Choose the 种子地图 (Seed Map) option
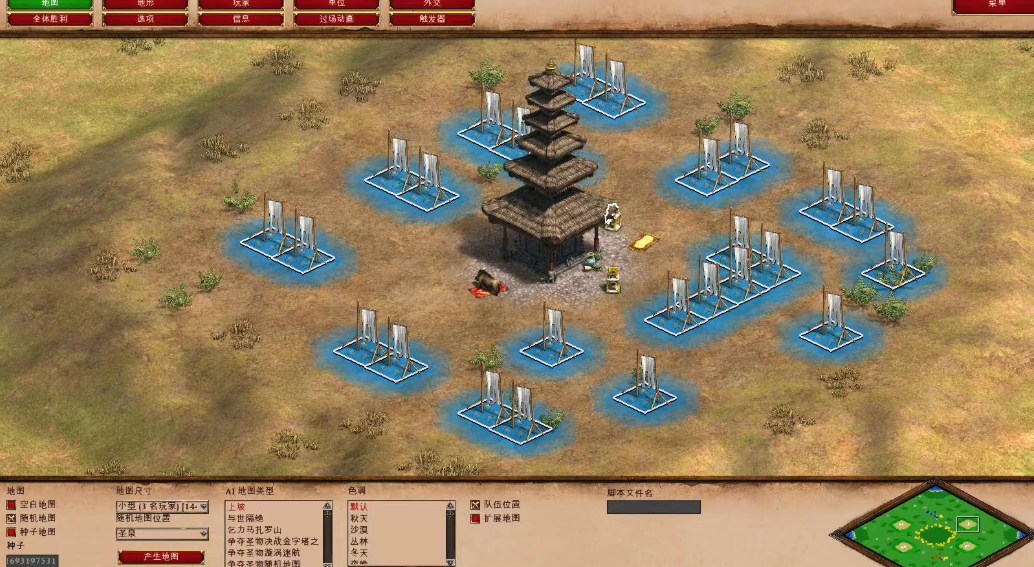 [x=12, y=532]
